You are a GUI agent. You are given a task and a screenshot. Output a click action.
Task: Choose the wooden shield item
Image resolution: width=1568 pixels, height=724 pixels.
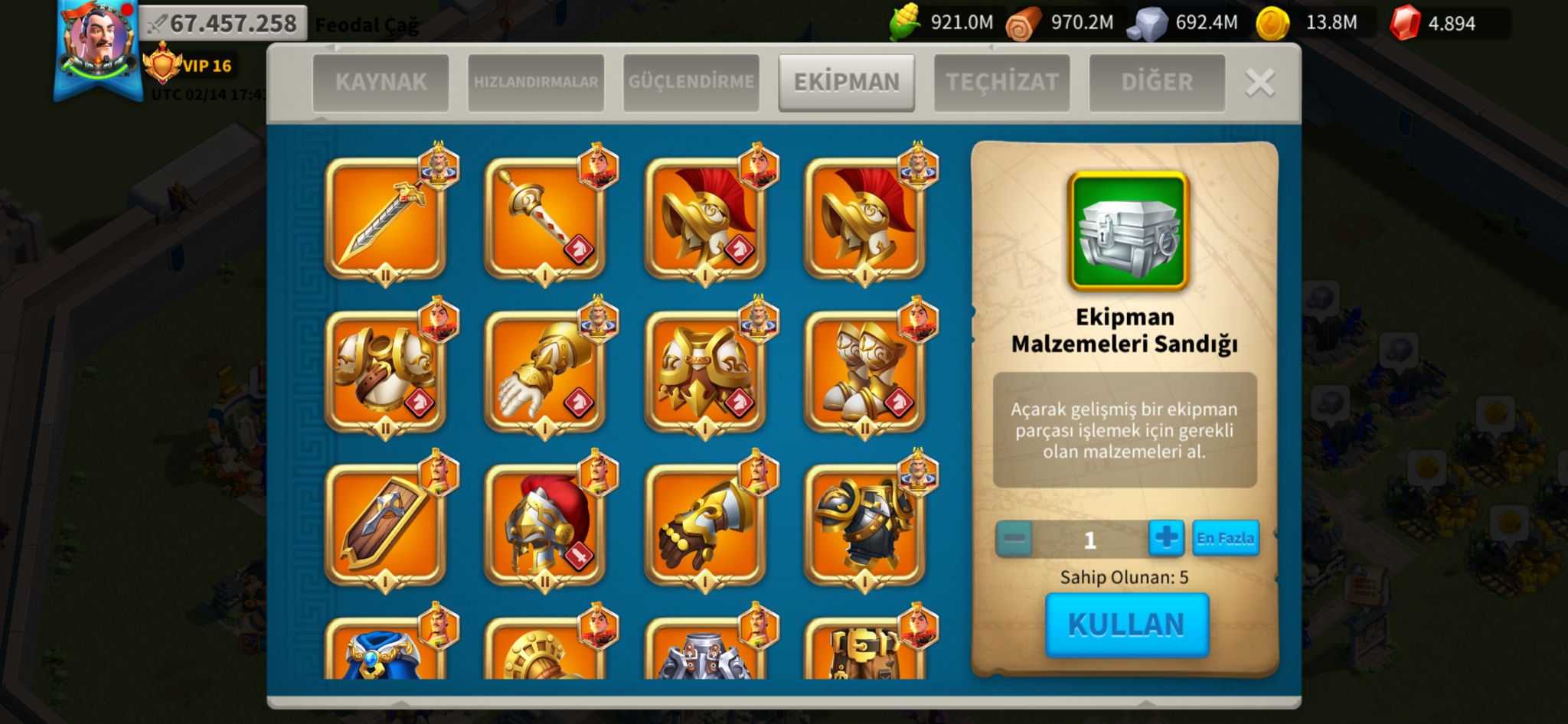(x=385, y=526)
